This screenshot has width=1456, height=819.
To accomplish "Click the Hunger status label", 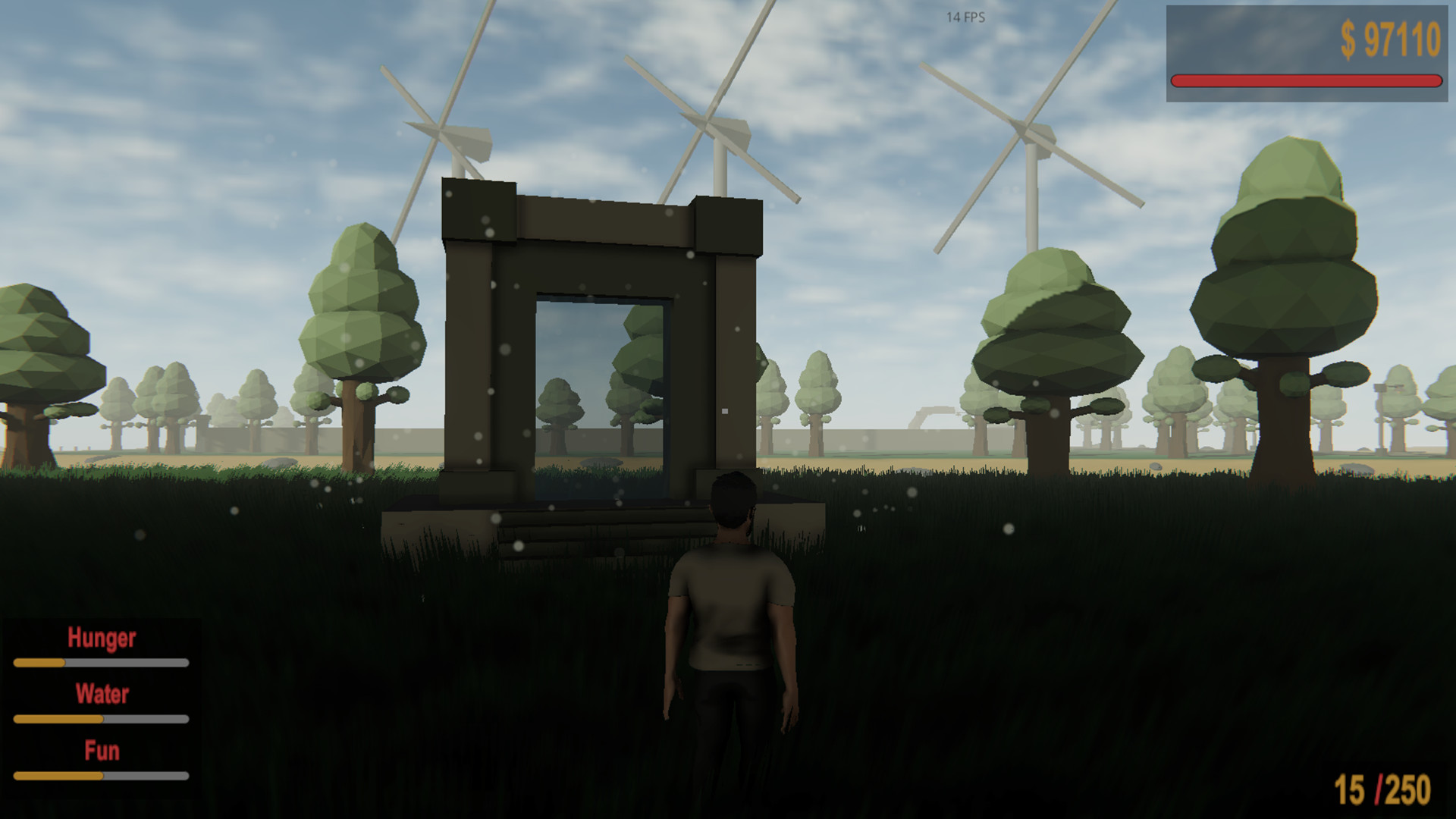I will 102,638.
